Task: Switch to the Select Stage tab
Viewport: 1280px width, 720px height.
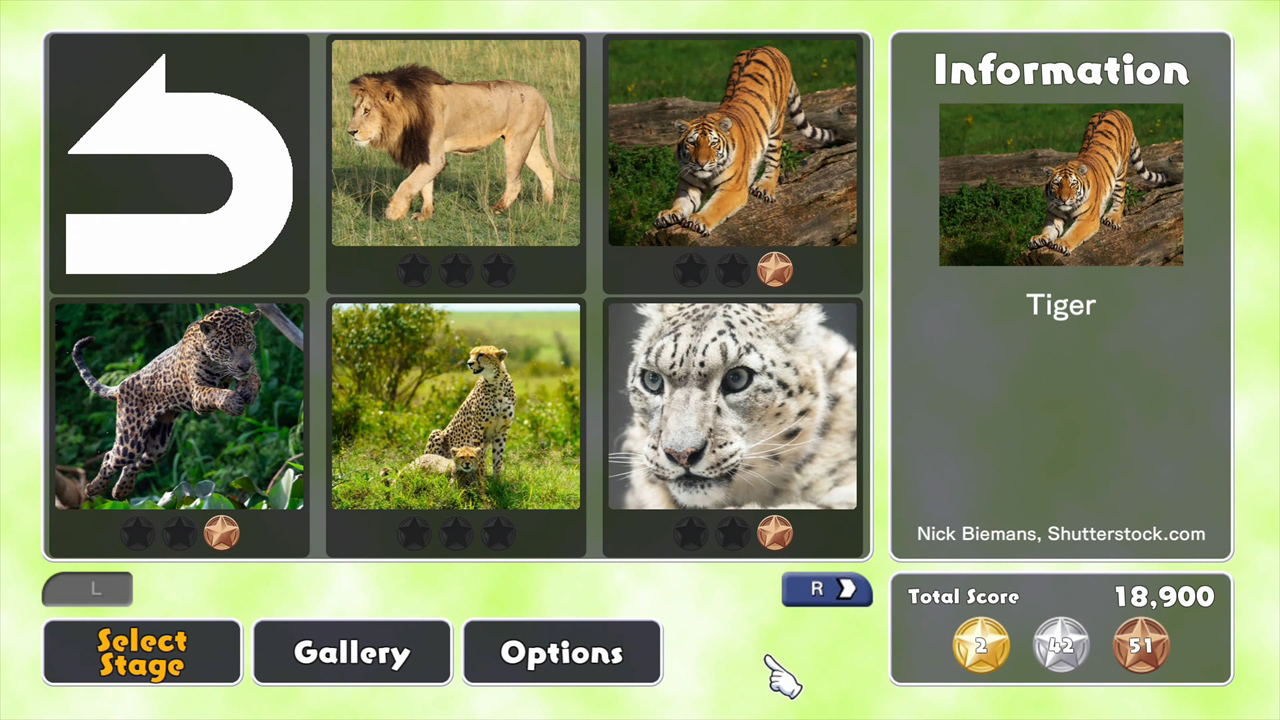Action: coord(142,652)
